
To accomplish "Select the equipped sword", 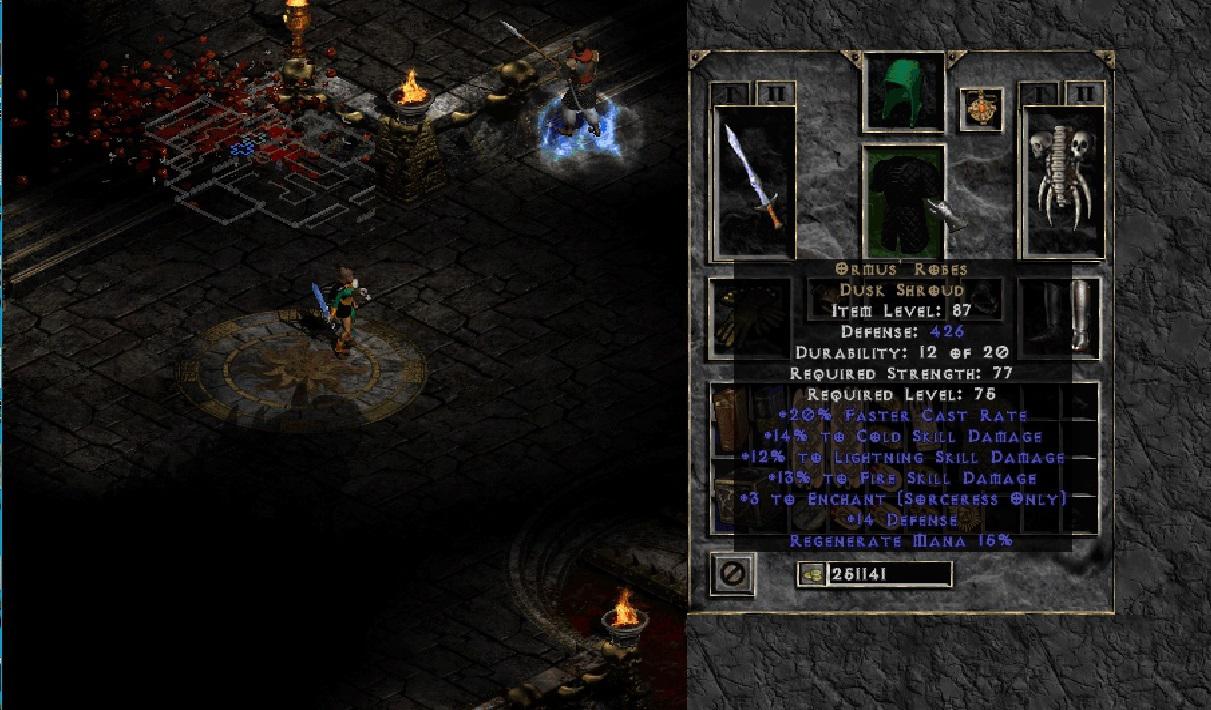I will 754,181.
